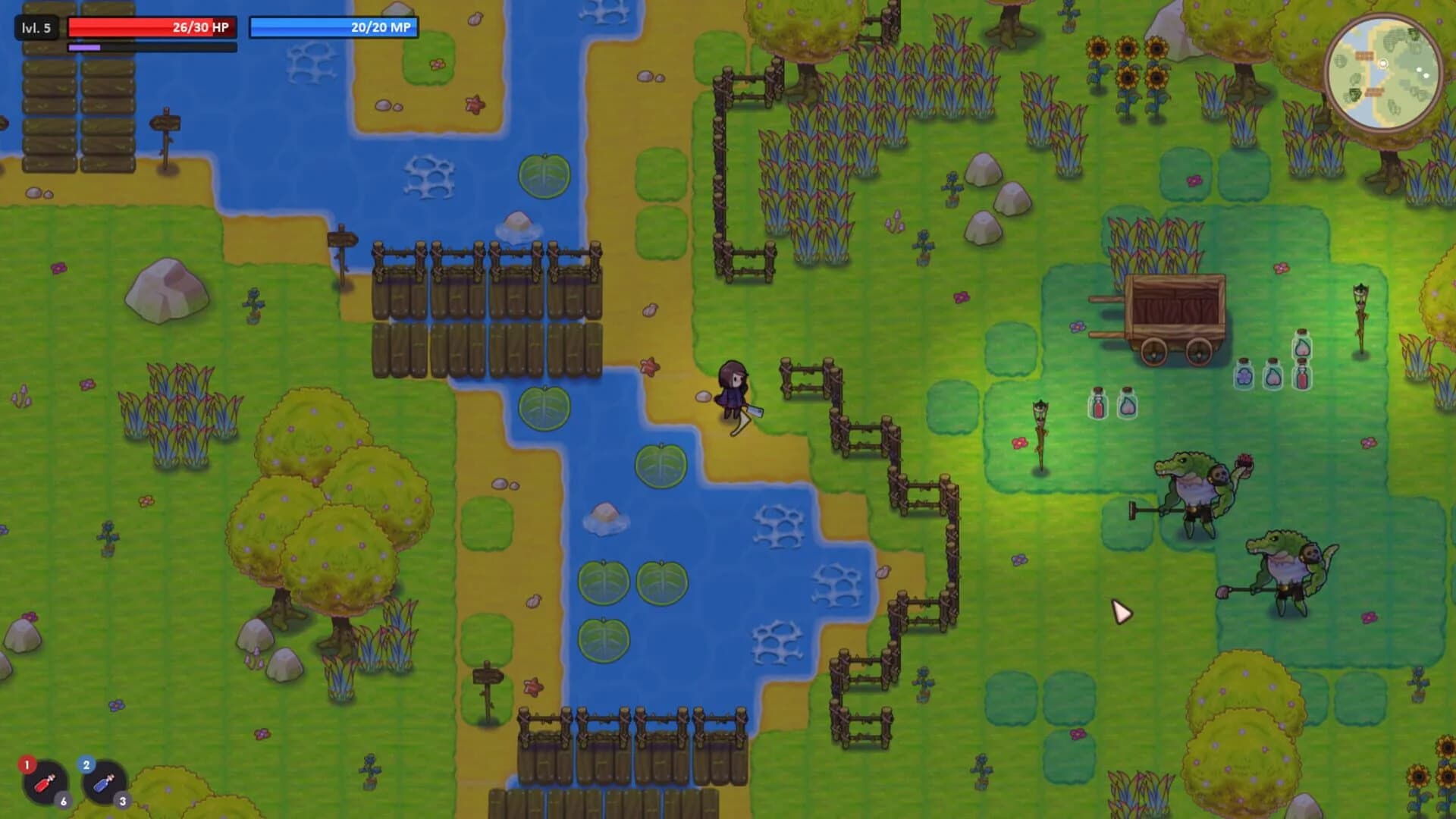The height and width of the screenshot is (819, 1456).
Task: Pick up the green potion bottle by the cart
Action: [1303, 347]
